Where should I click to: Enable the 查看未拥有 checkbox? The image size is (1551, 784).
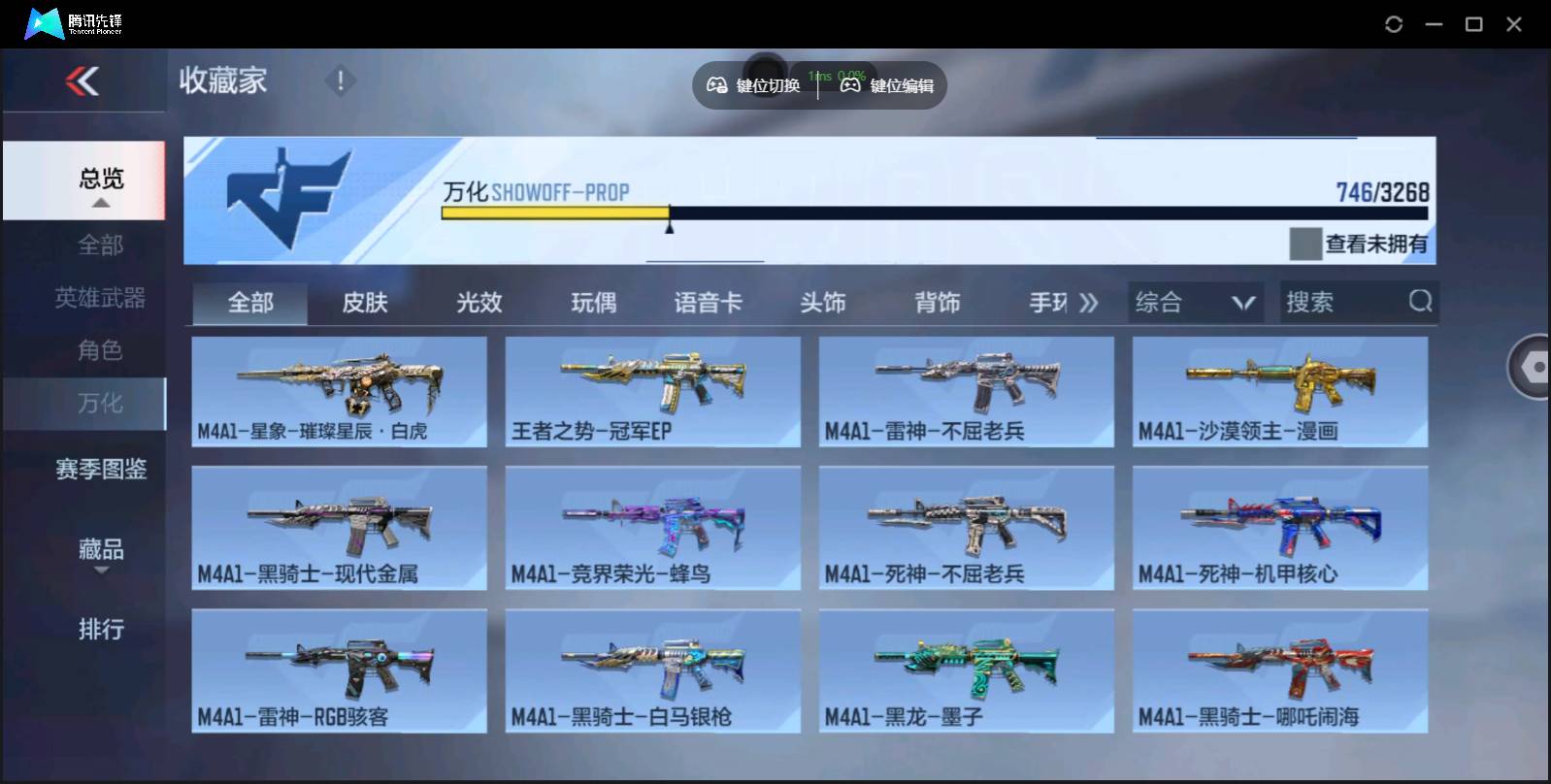1303,242
